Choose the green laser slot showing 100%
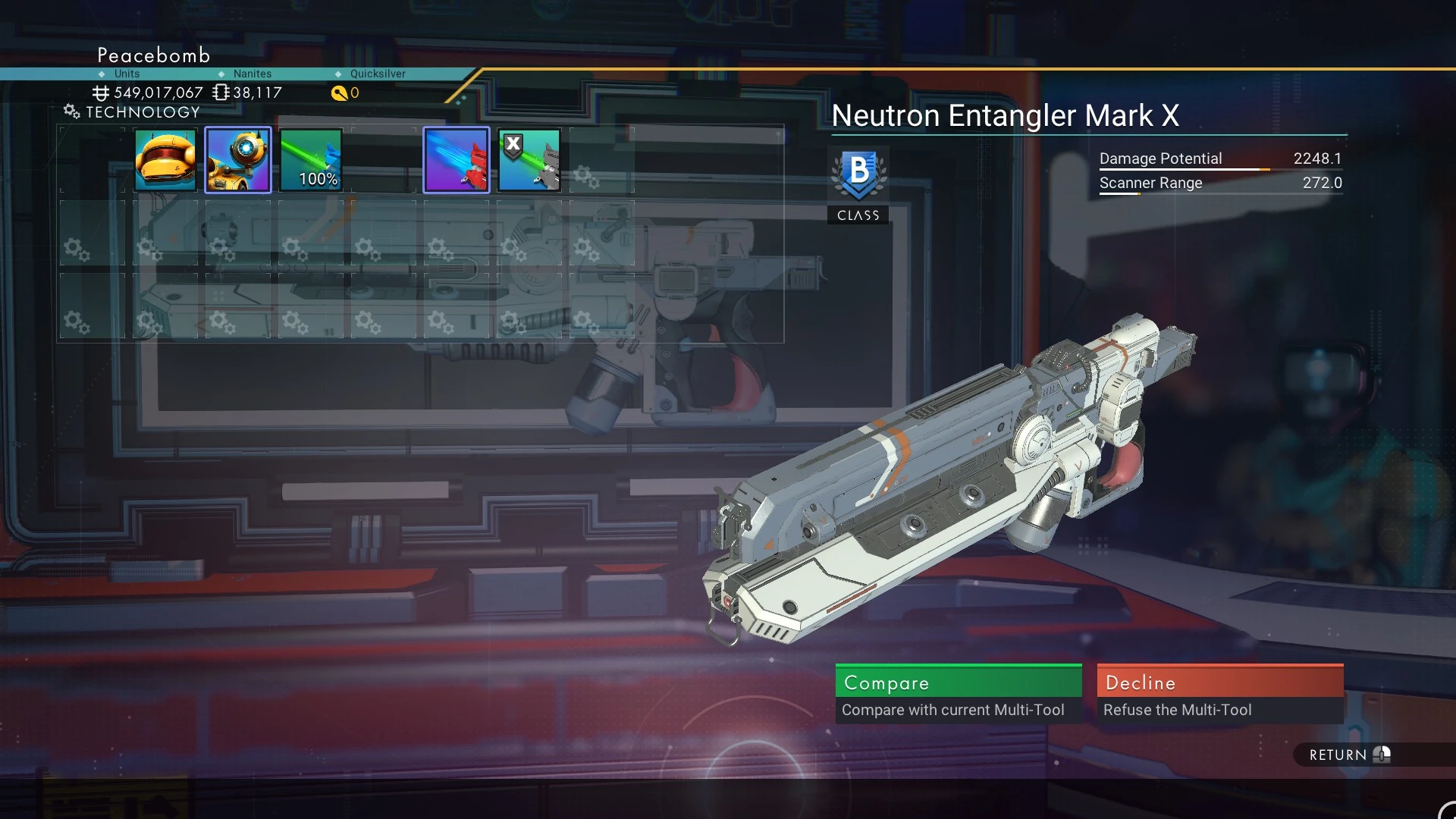This screenshot has width=1456, height=819. pos(311,160)
